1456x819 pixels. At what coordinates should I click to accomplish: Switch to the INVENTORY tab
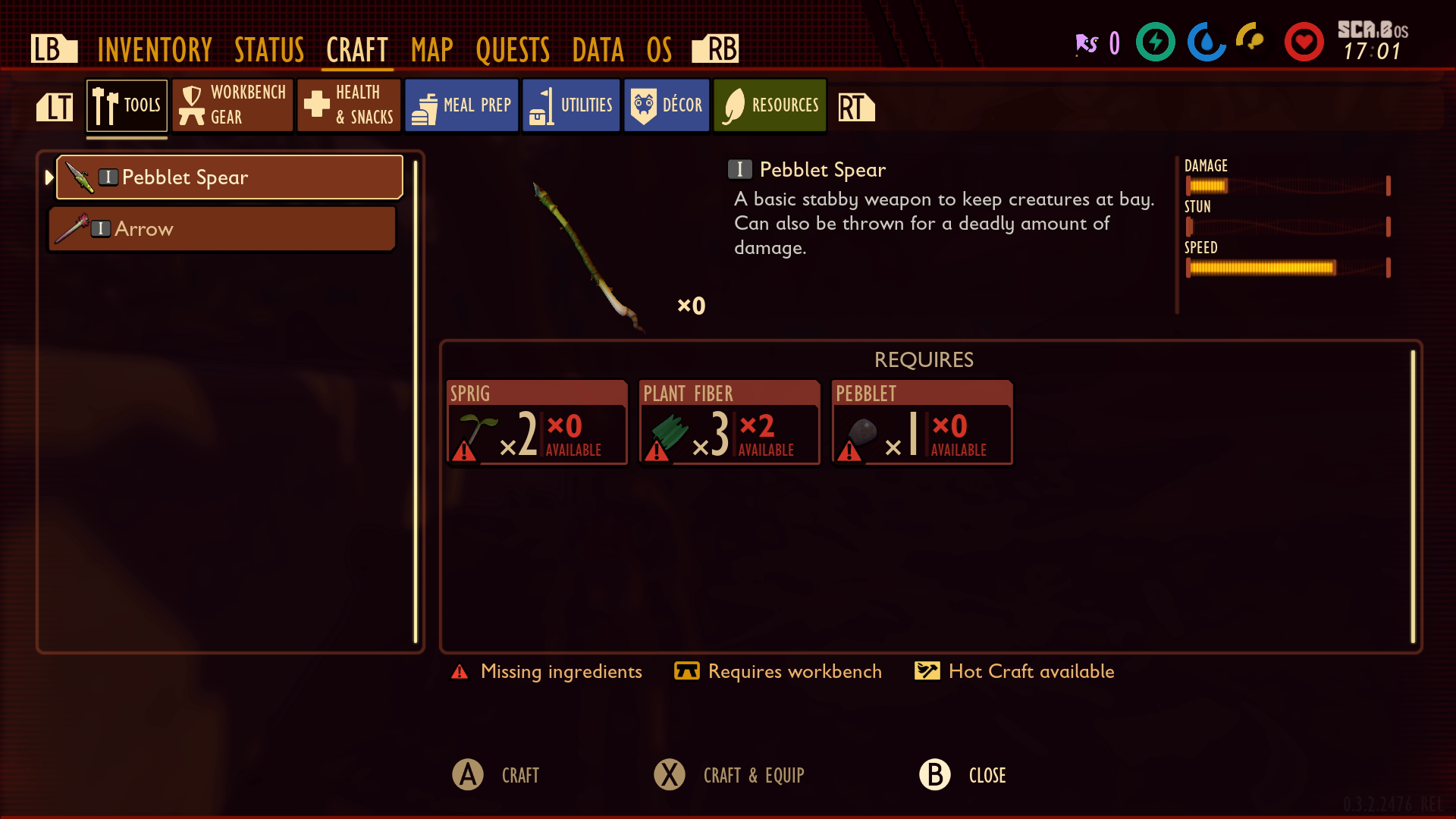click(154, 48)
